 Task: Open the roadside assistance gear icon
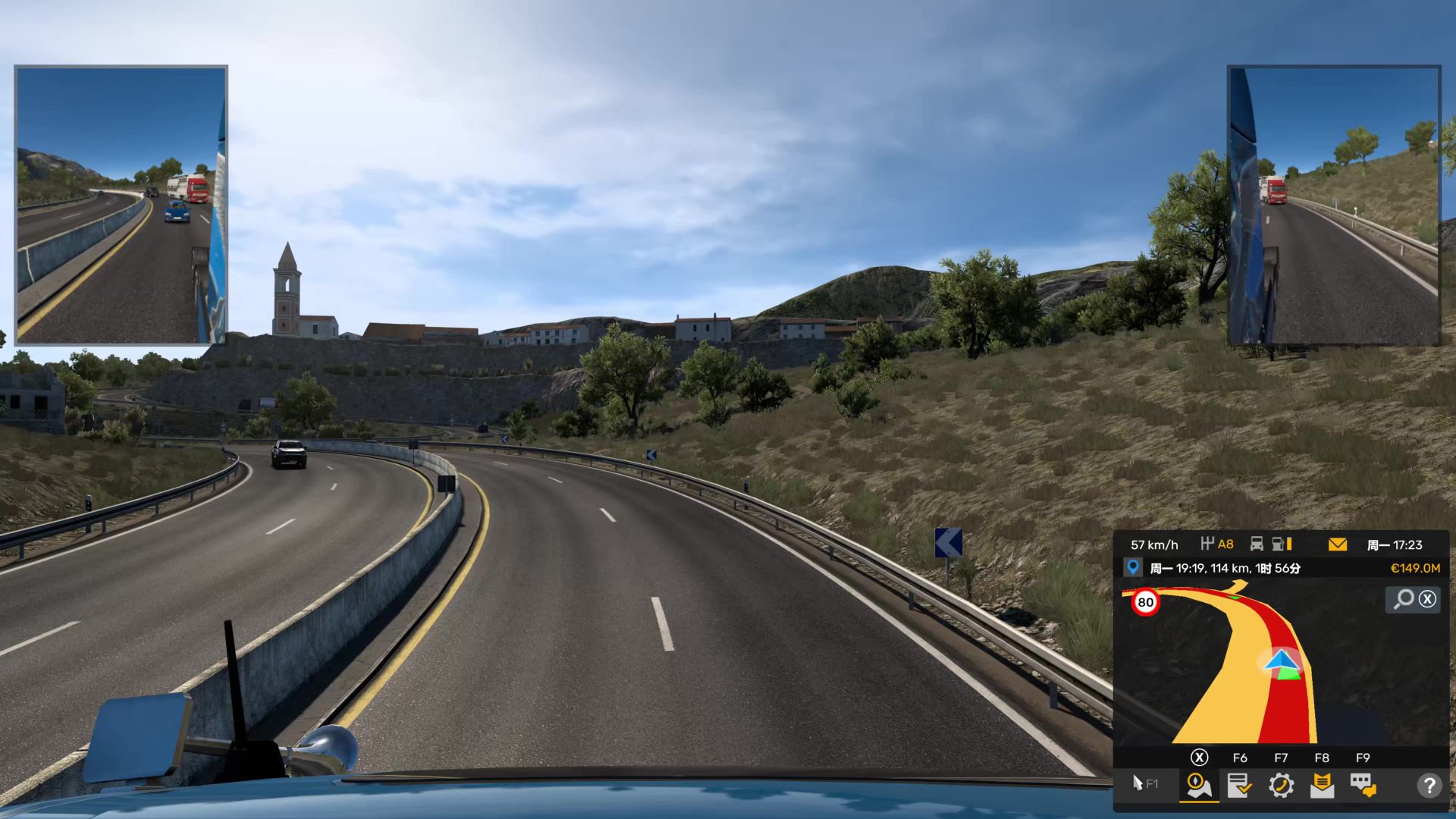pyautogui.click(x=1282, y=786)
